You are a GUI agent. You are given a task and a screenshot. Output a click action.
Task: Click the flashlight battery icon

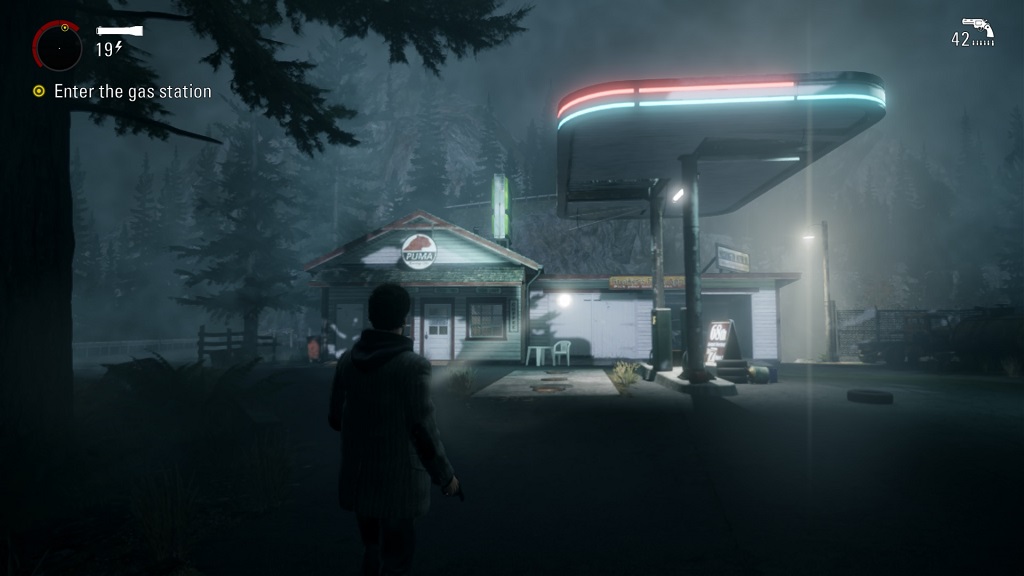click(x=119, y=31)
